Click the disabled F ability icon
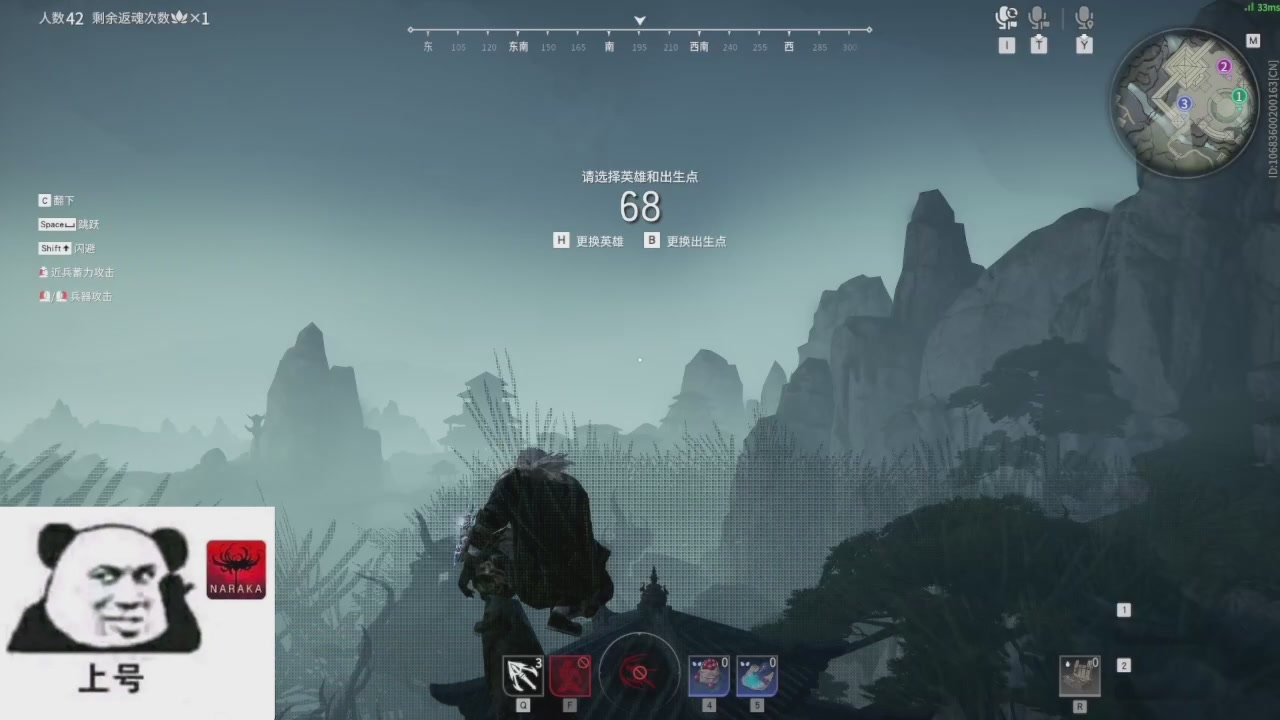The image size is (1280, 720). (569, 675)
